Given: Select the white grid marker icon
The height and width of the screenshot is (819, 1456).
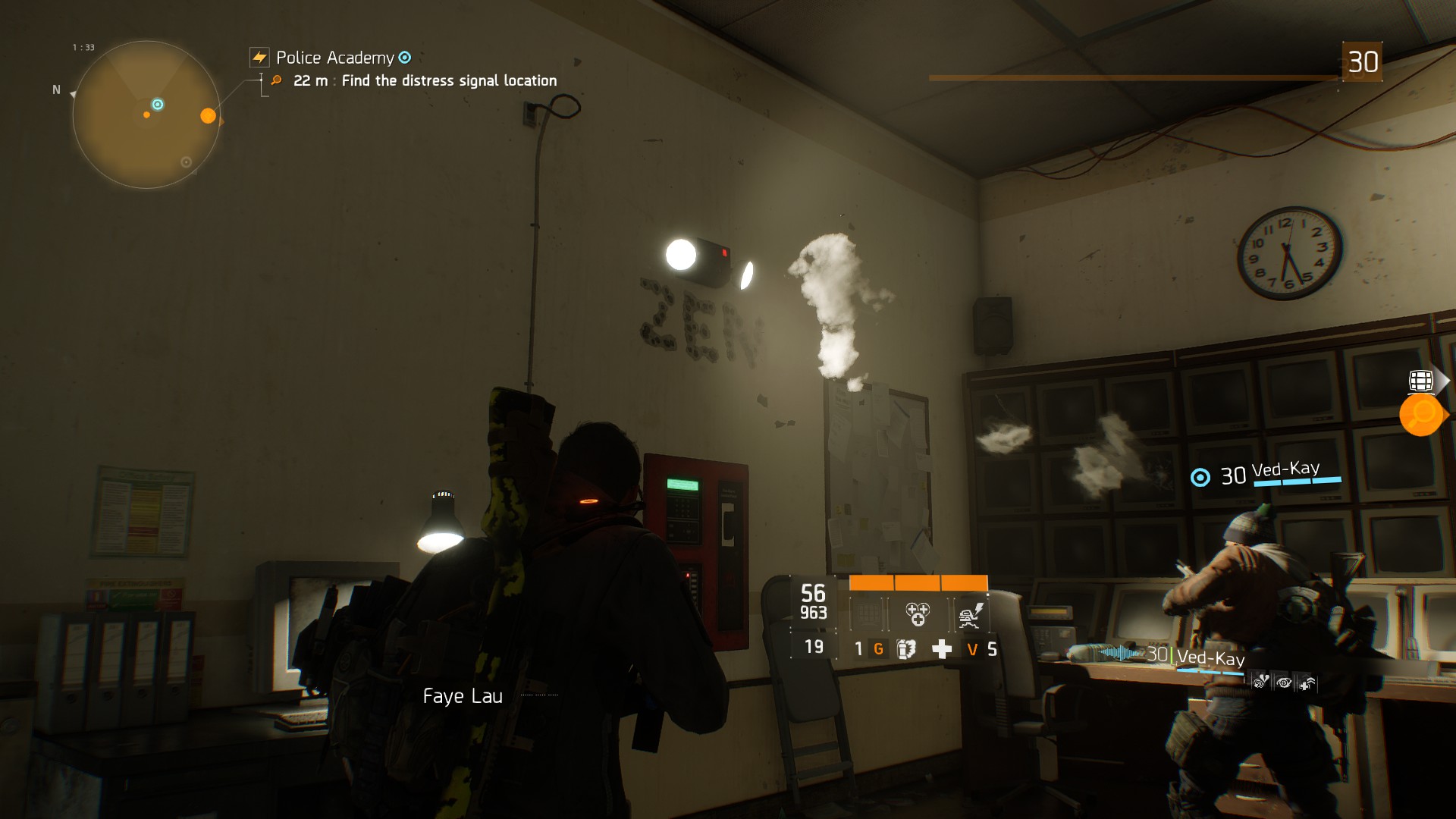Looking at the screenshot, I should pos(1420,381).
